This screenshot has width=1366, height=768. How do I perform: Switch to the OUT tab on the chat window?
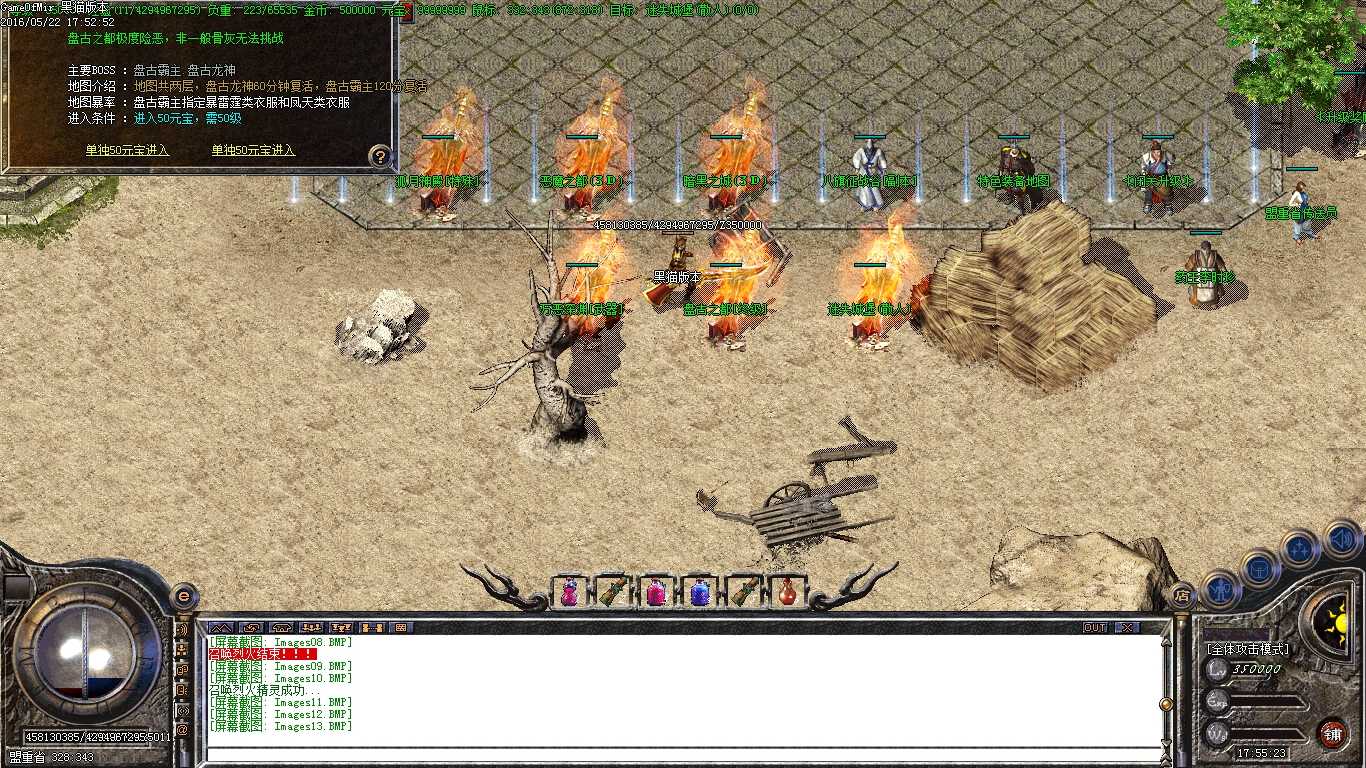[1095, 627]
